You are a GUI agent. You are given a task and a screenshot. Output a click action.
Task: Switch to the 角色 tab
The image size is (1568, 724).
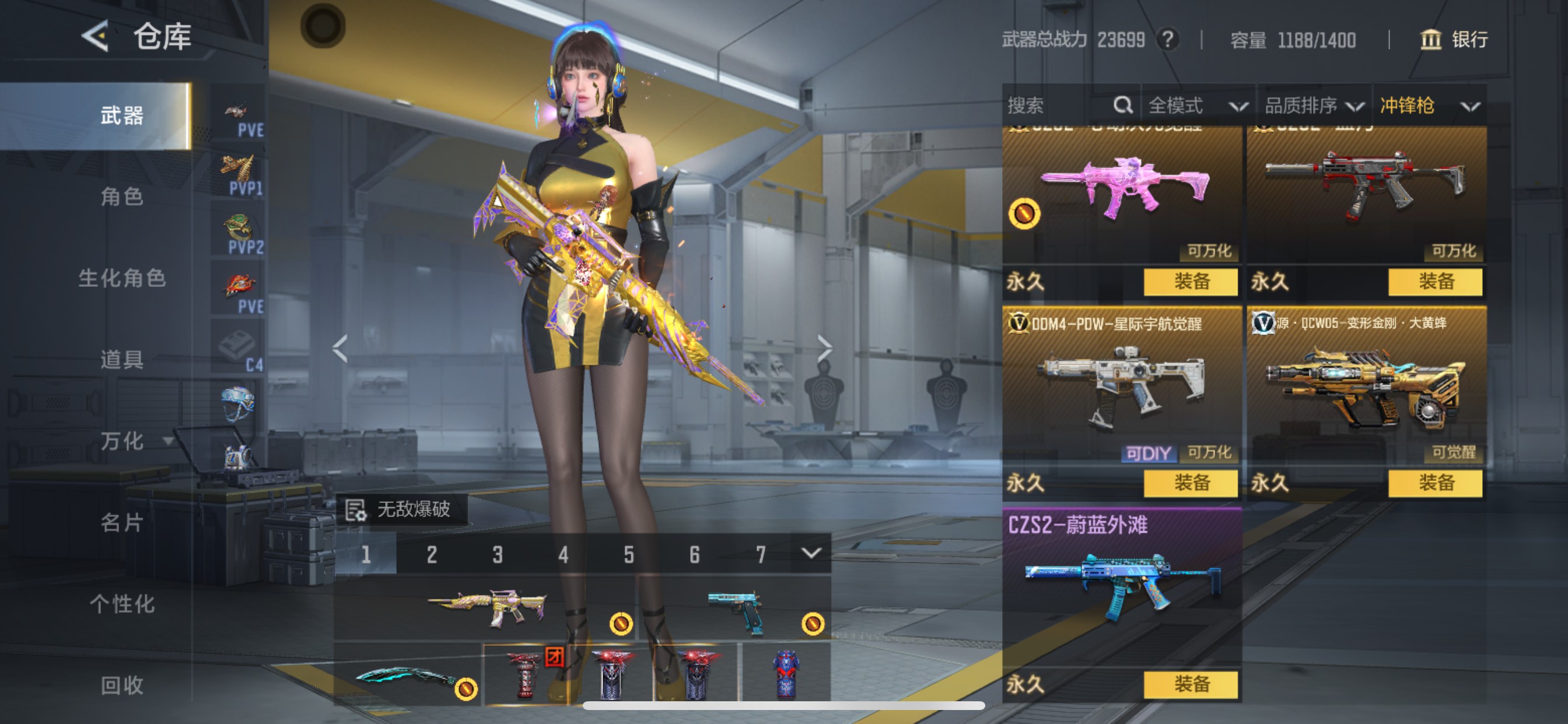122,196
